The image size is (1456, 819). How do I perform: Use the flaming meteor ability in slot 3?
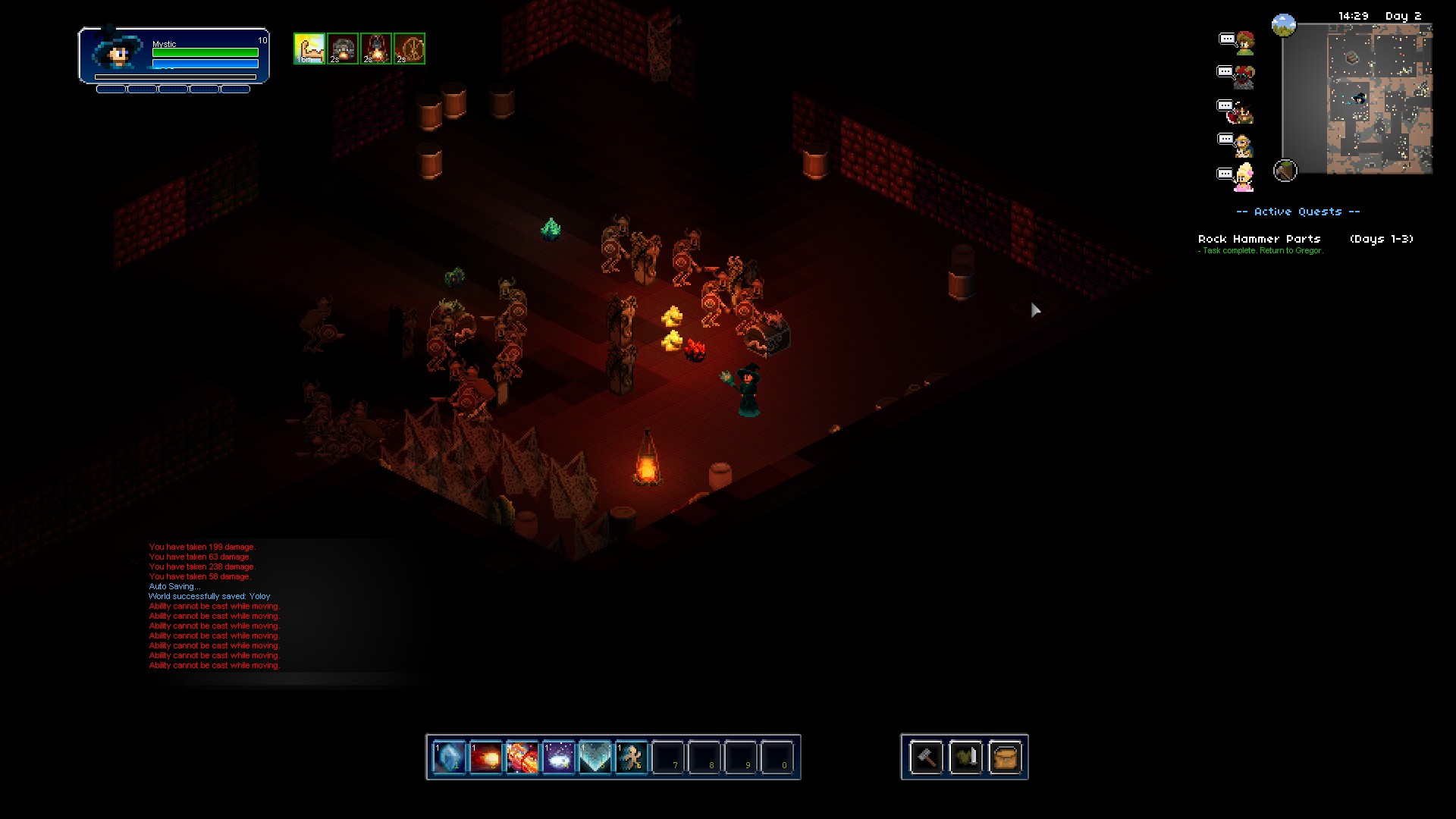coord(522,757)
